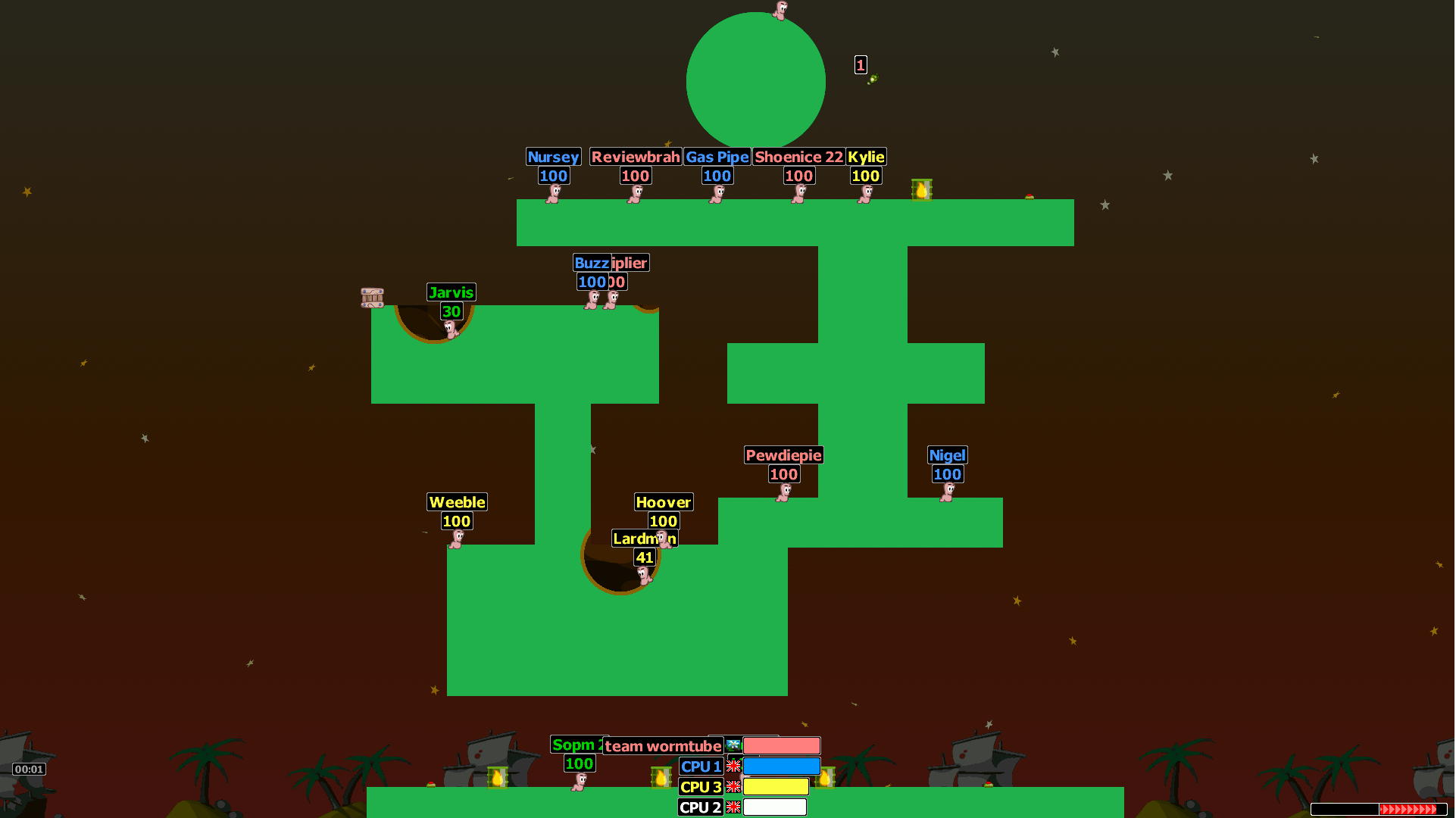Click Lardman's 41 health label

point(645,557)
